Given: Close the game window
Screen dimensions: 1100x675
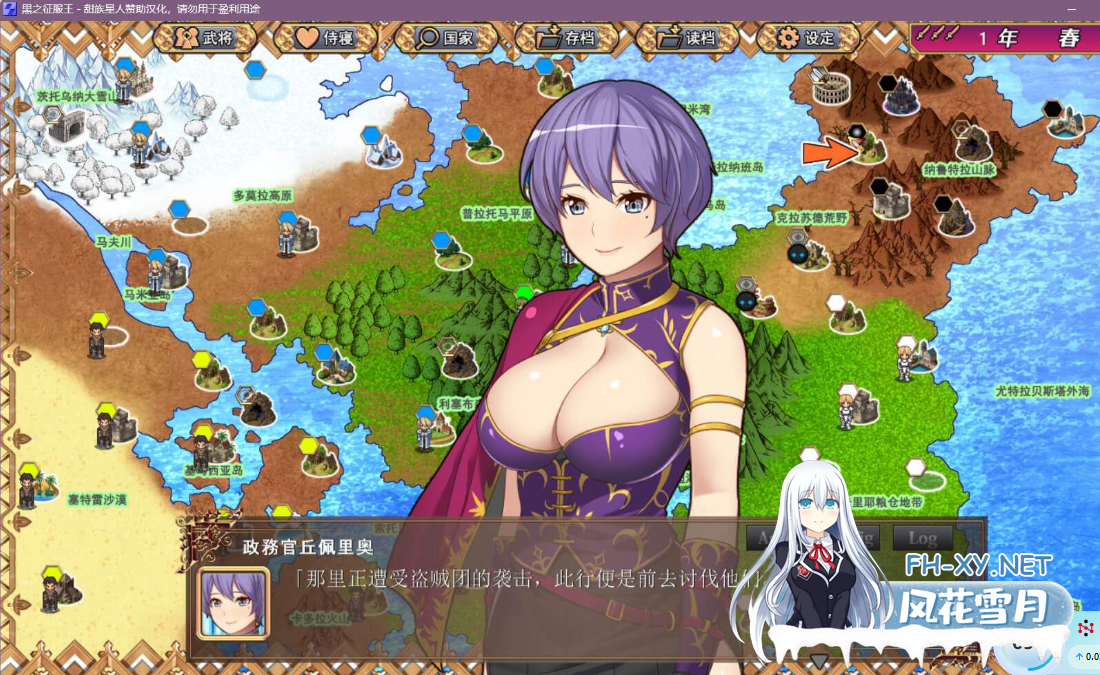Looking at the screenshot, I should [1080, 8].
